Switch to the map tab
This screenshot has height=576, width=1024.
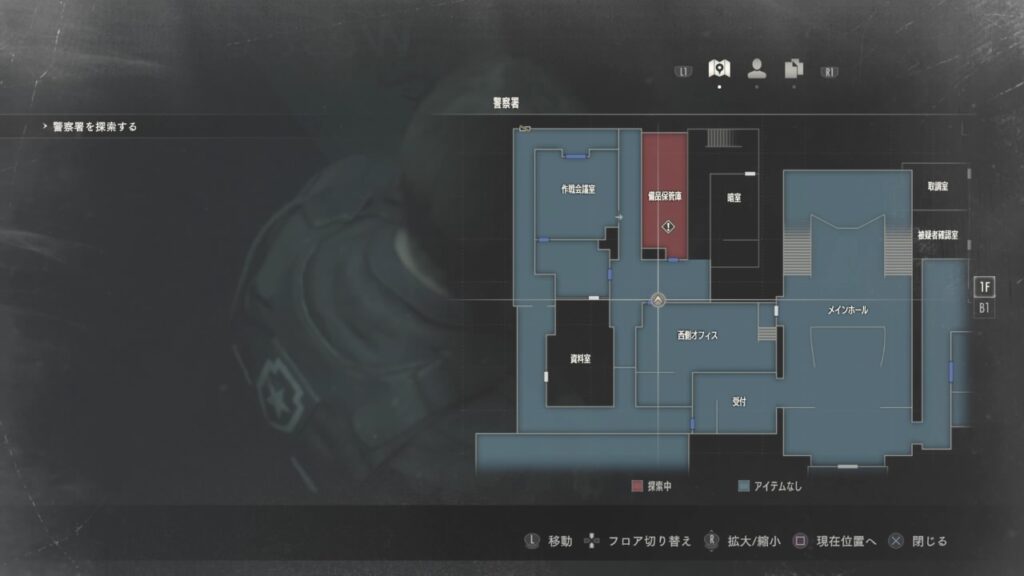[718, 68]
